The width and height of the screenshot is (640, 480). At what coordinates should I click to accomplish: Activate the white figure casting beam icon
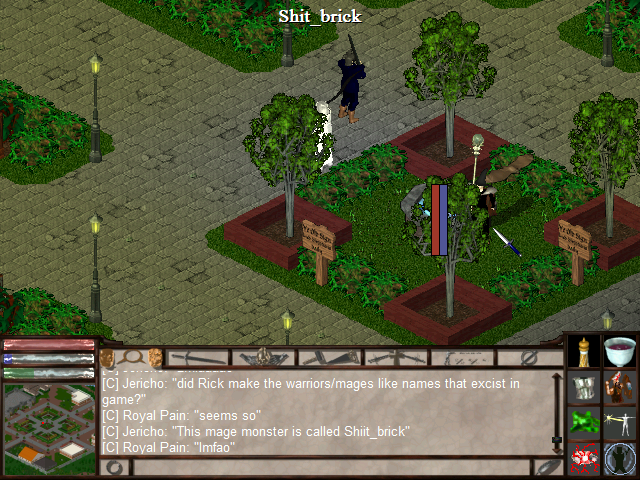(621, 423)
